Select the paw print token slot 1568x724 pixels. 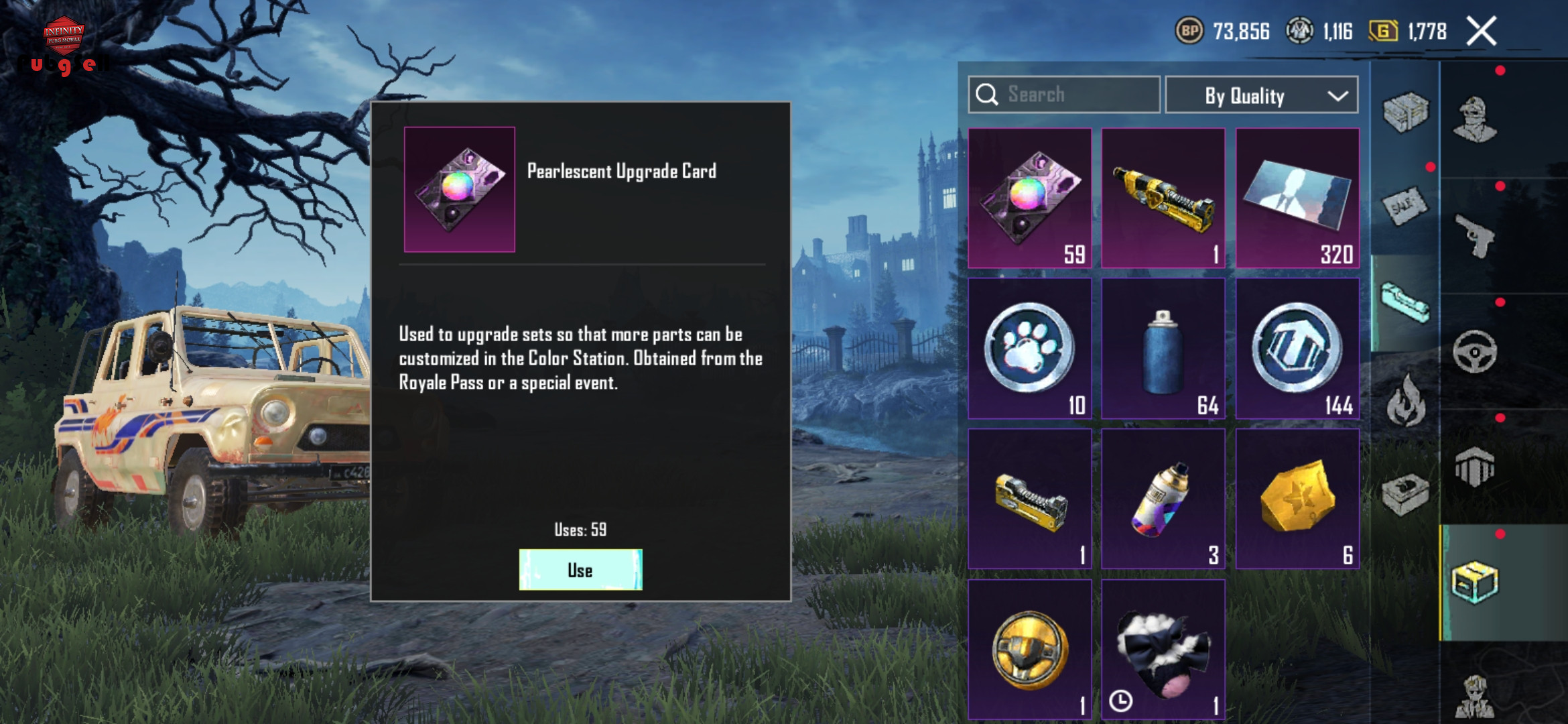(1029, 349)
